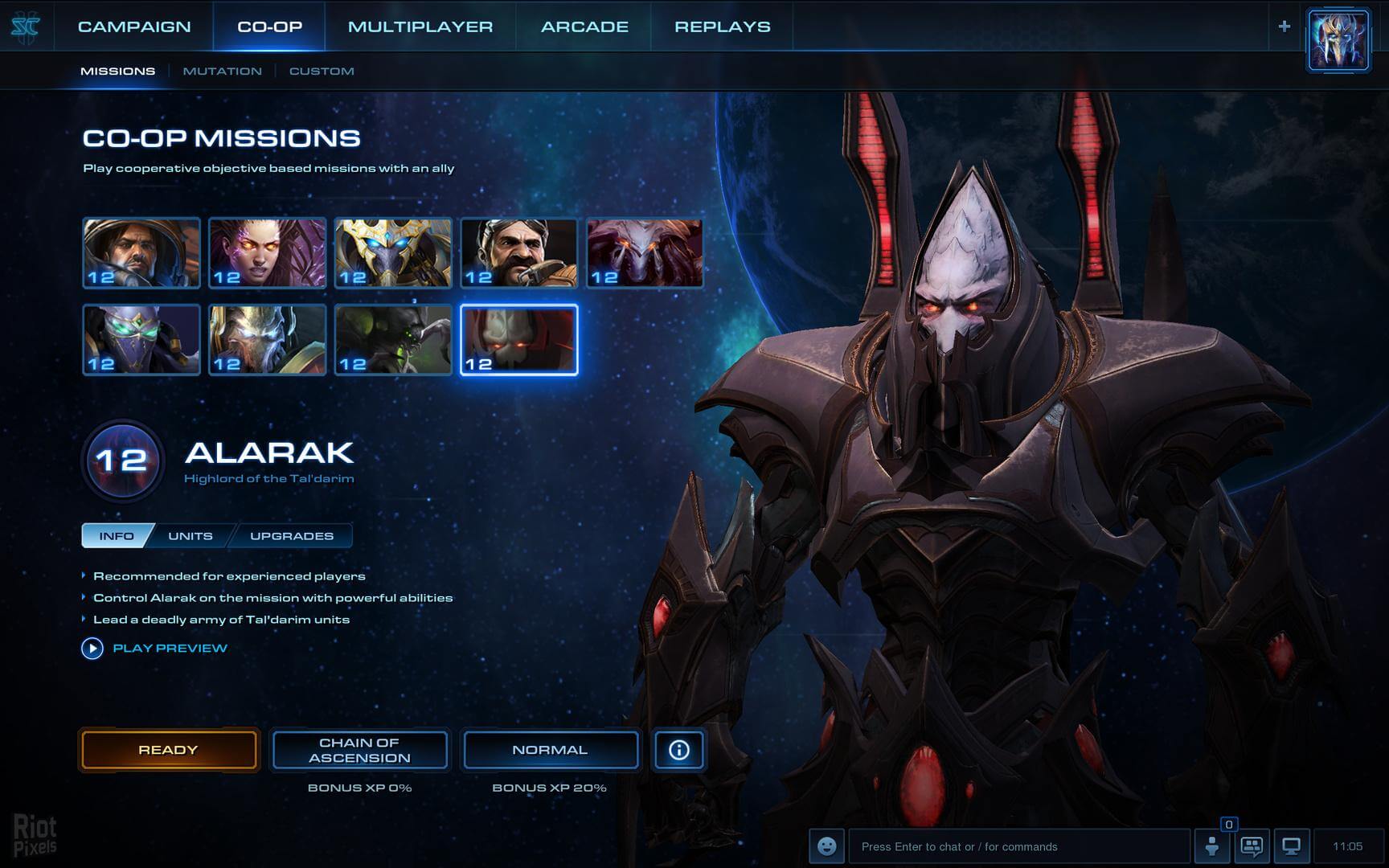
Task: Click the chat message input box
Action: coord(1018,846)
